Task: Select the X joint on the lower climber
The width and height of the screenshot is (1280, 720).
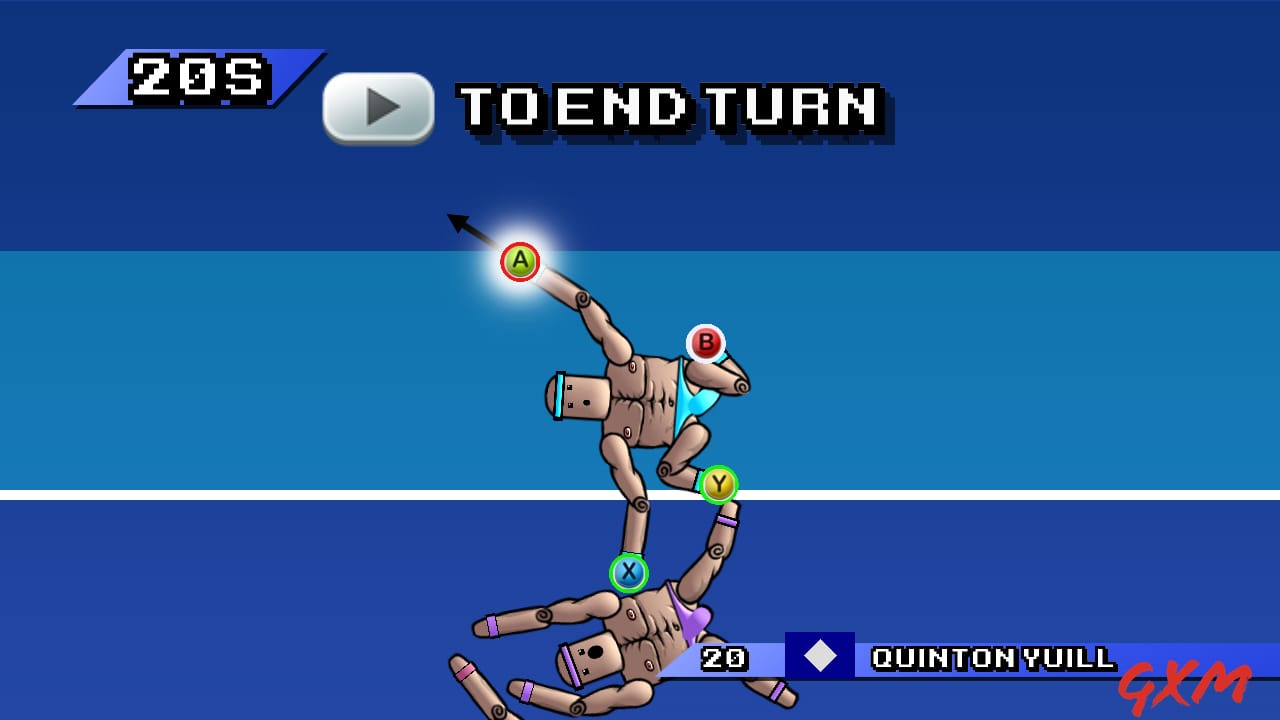Action: (x=627, y=572)
